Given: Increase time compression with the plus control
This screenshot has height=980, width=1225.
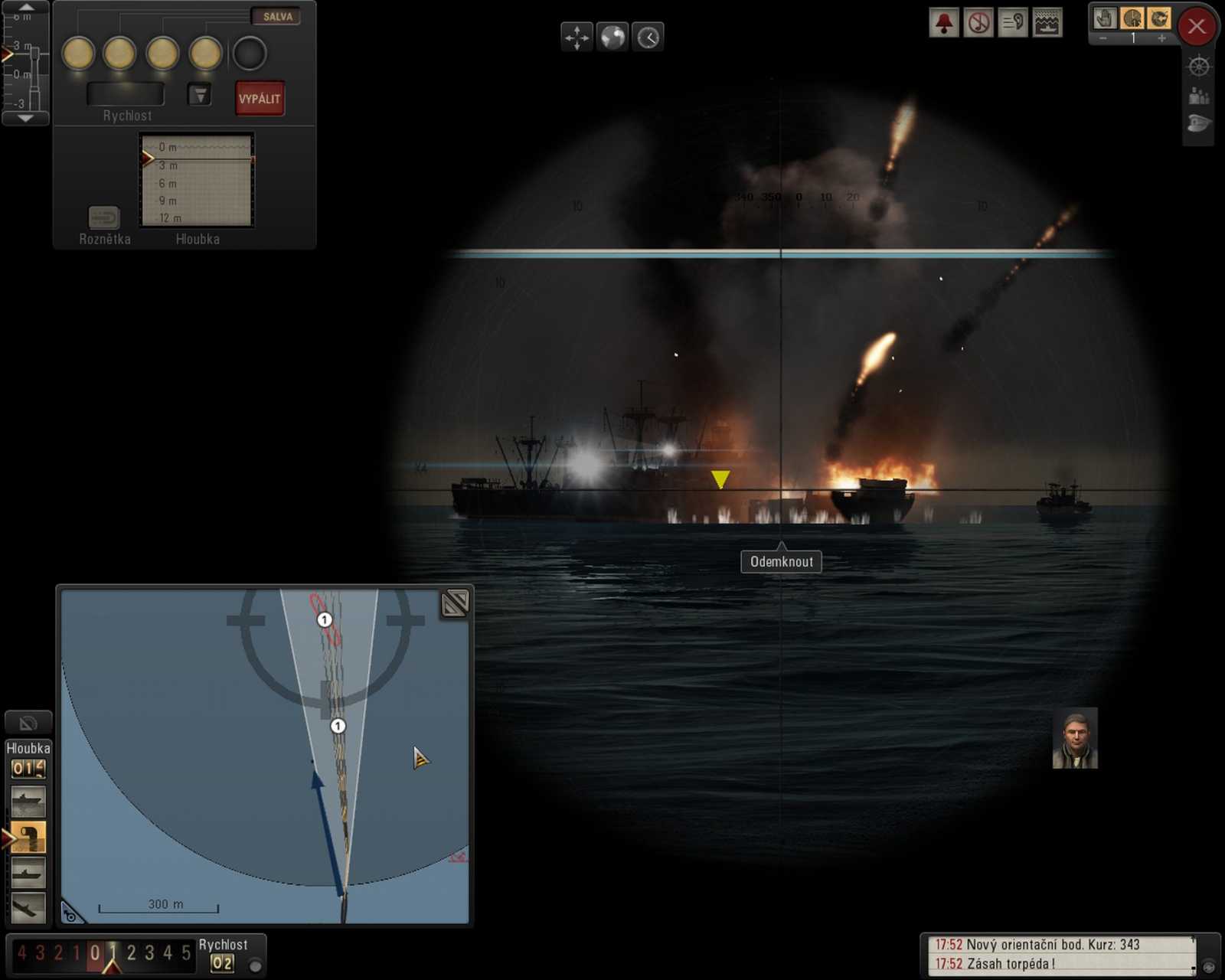Looking at the screenshot, I should click(x=1163, y=37).
